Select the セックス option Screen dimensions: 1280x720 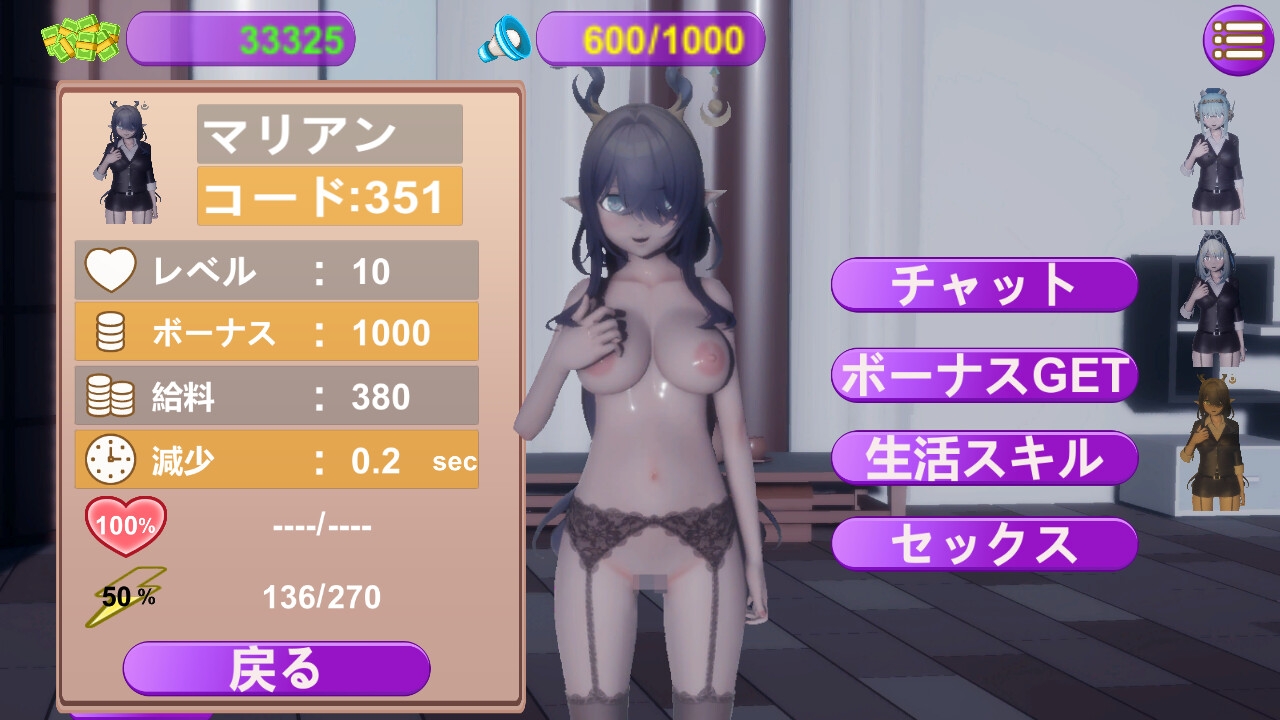(983, 544)
